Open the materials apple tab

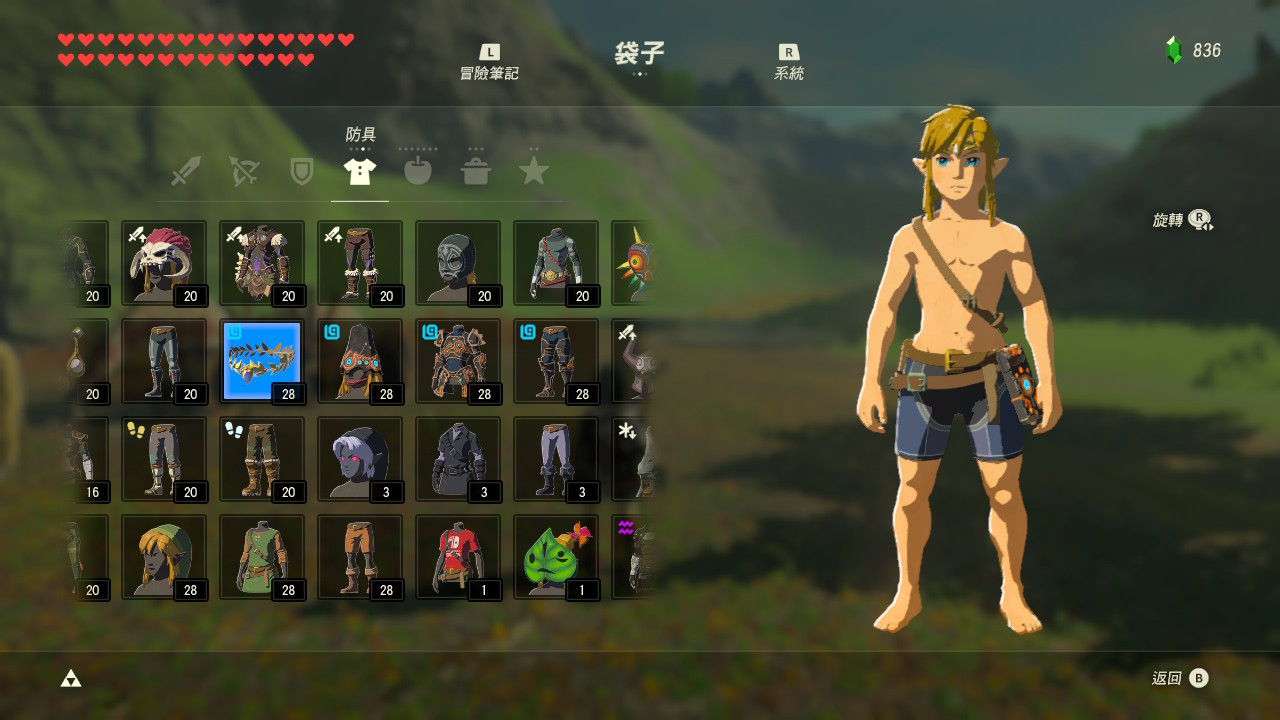point(417,171)
